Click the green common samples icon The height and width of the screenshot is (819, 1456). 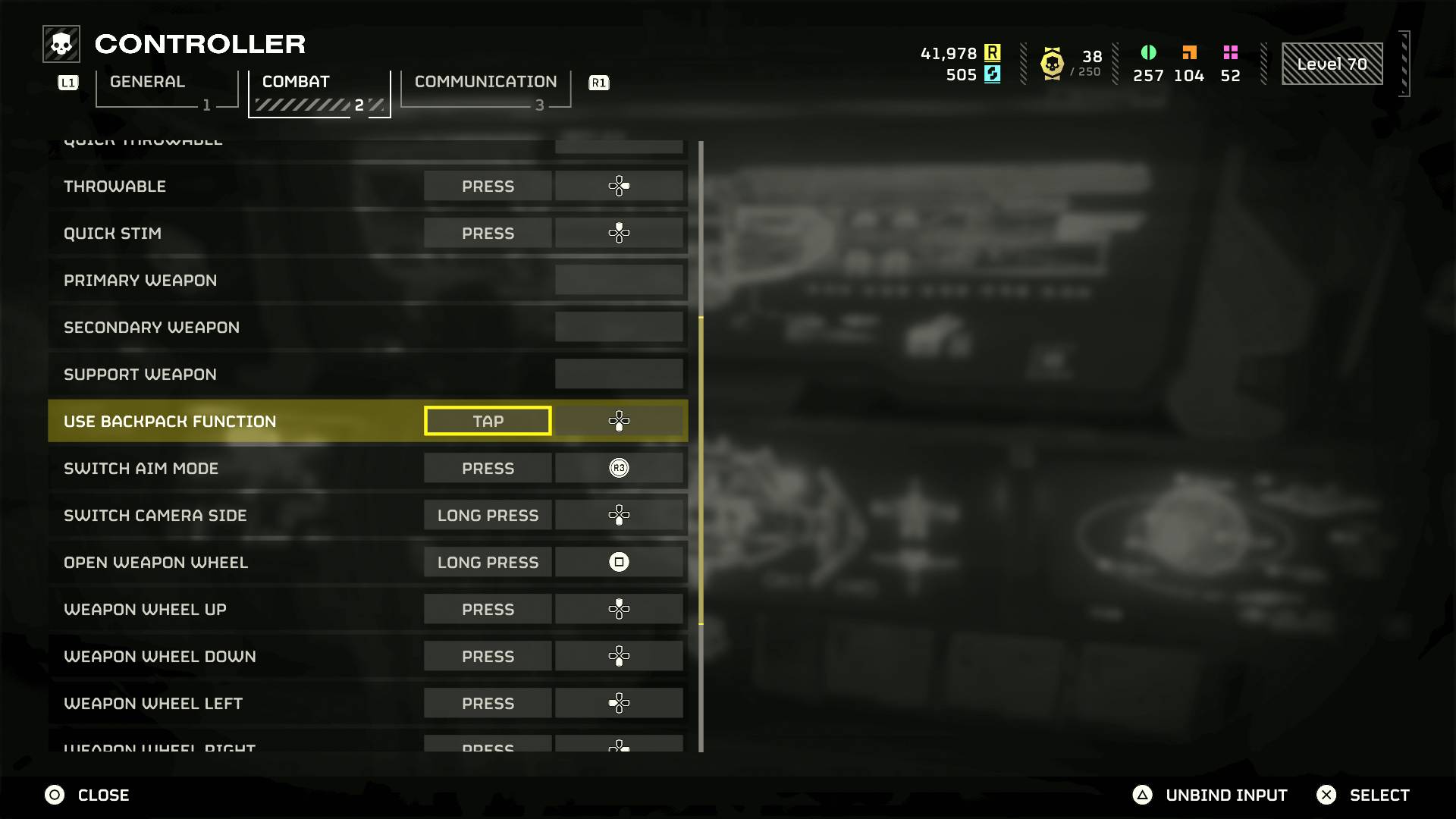point(1148,53)
